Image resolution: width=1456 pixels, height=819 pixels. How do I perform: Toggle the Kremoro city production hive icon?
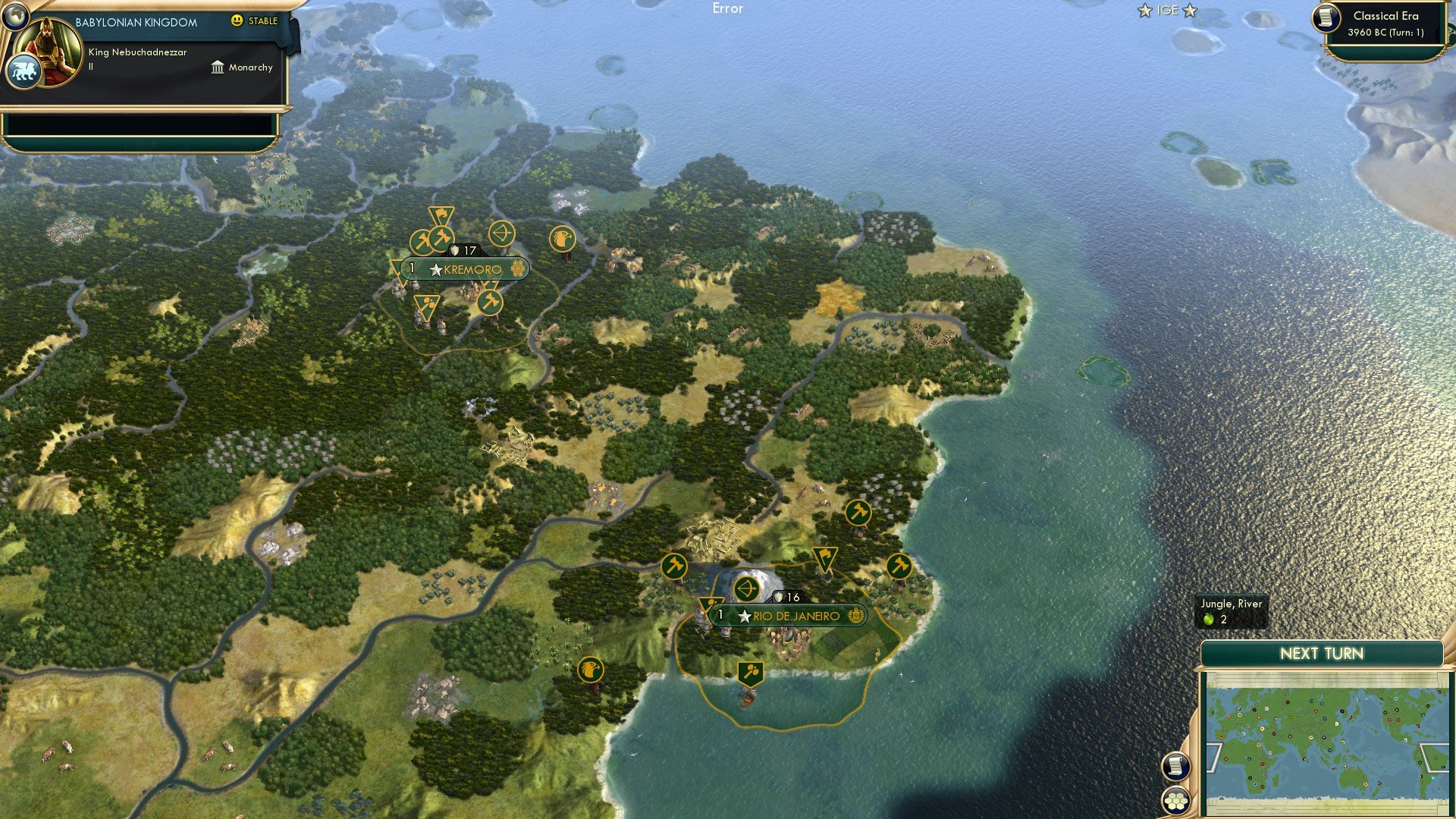tap(518, 268)
